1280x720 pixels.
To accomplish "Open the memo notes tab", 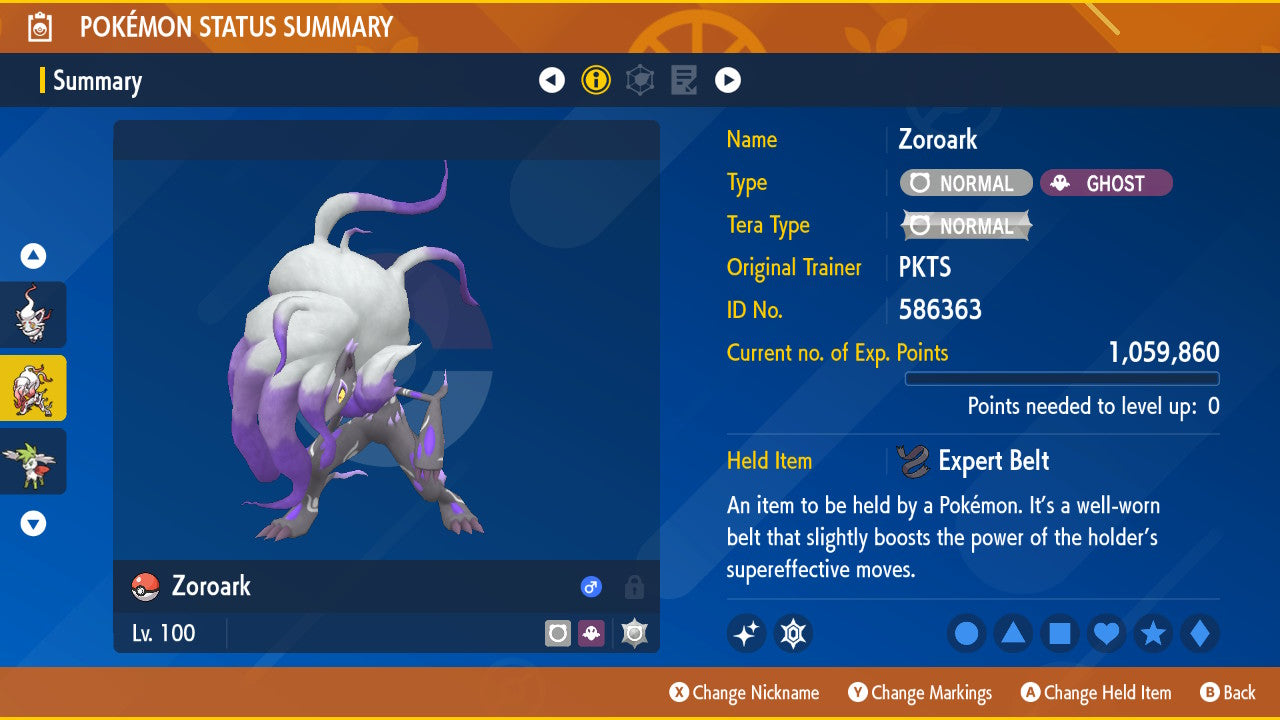I will [x=684, y=80].
